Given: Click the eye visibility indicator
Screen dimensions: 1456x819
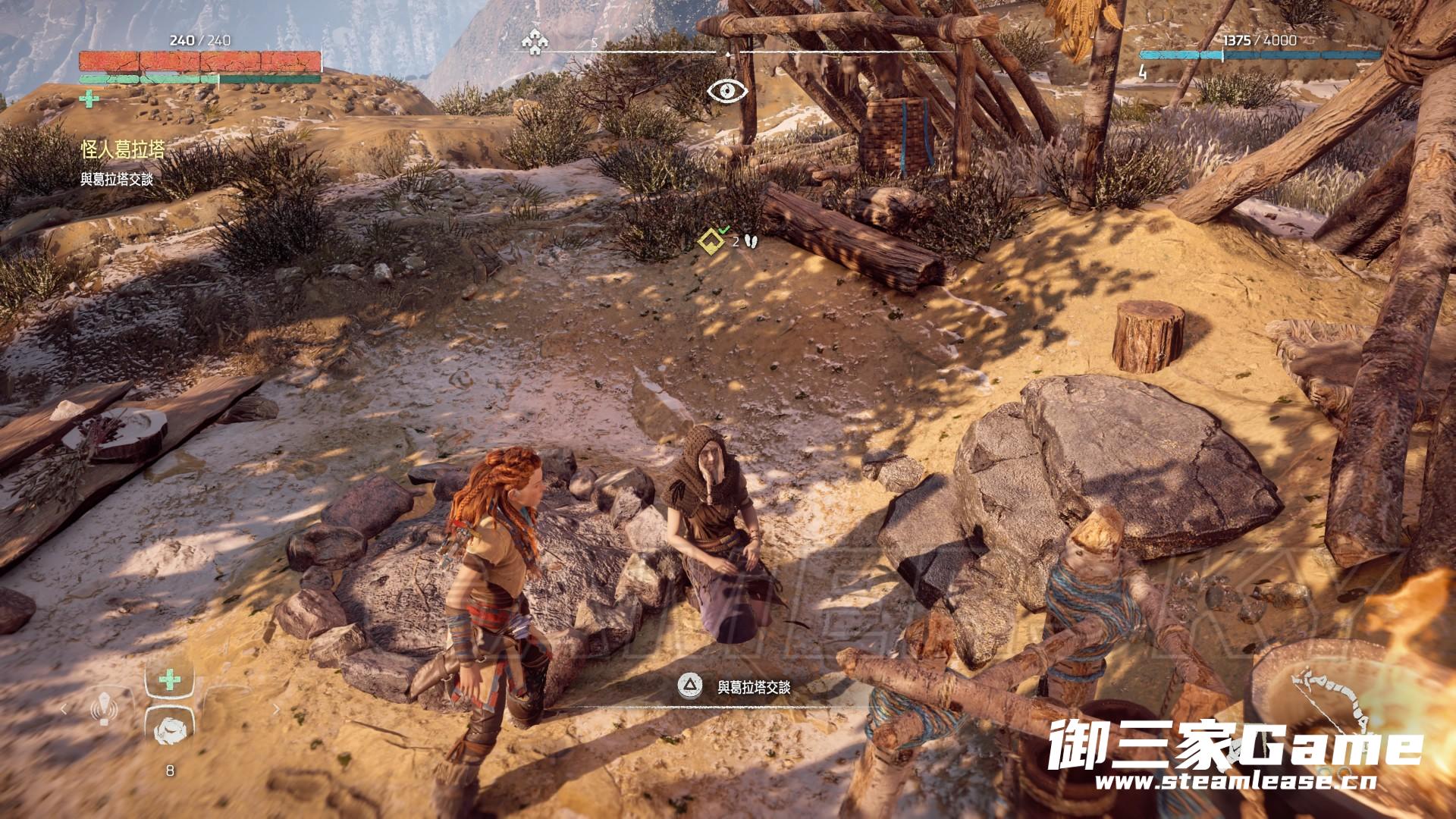Looking at the screenshot, I should click(727, 91).
